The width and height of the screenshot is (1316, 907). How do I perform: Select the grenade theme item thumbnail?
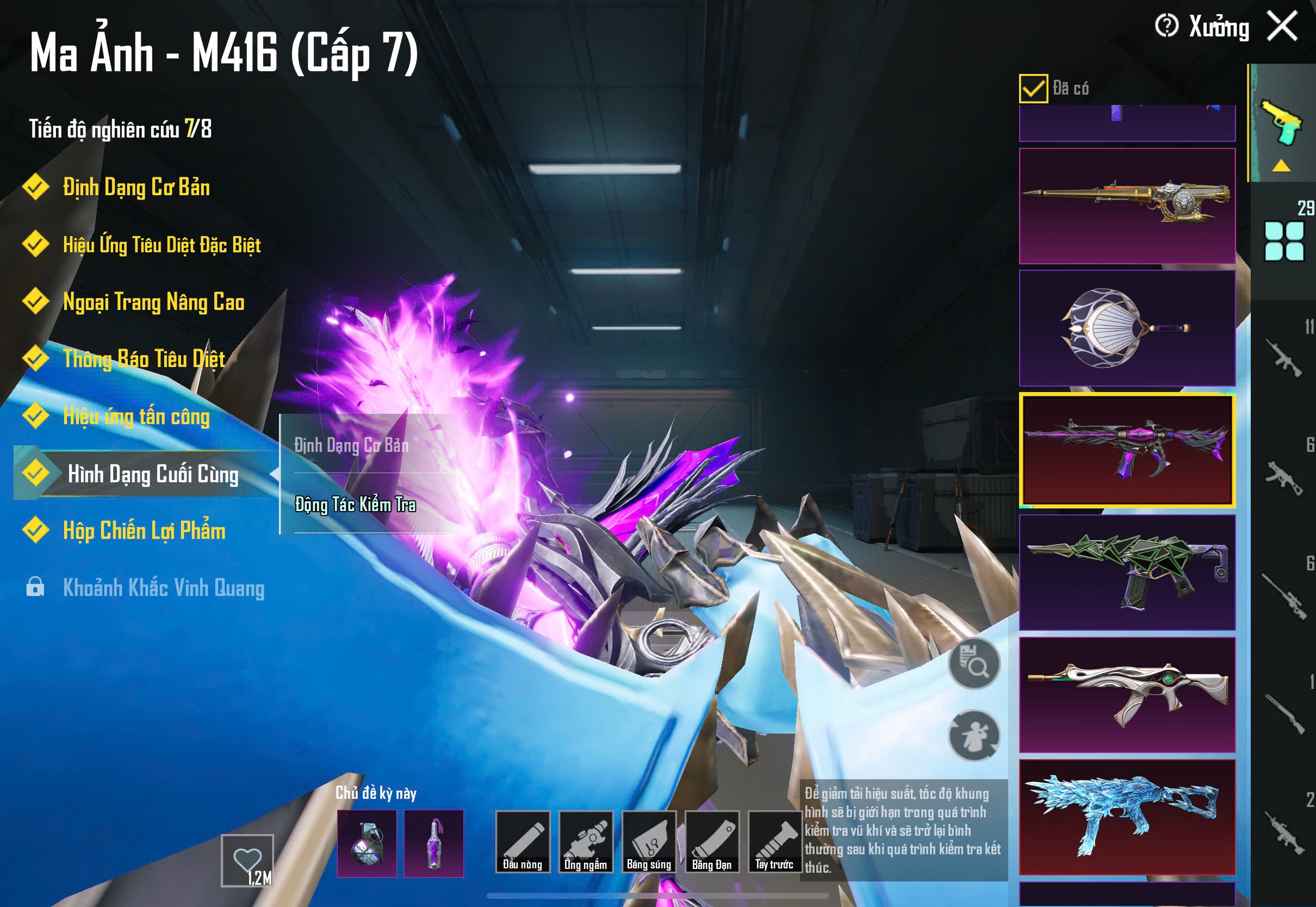tap(367, 843)
